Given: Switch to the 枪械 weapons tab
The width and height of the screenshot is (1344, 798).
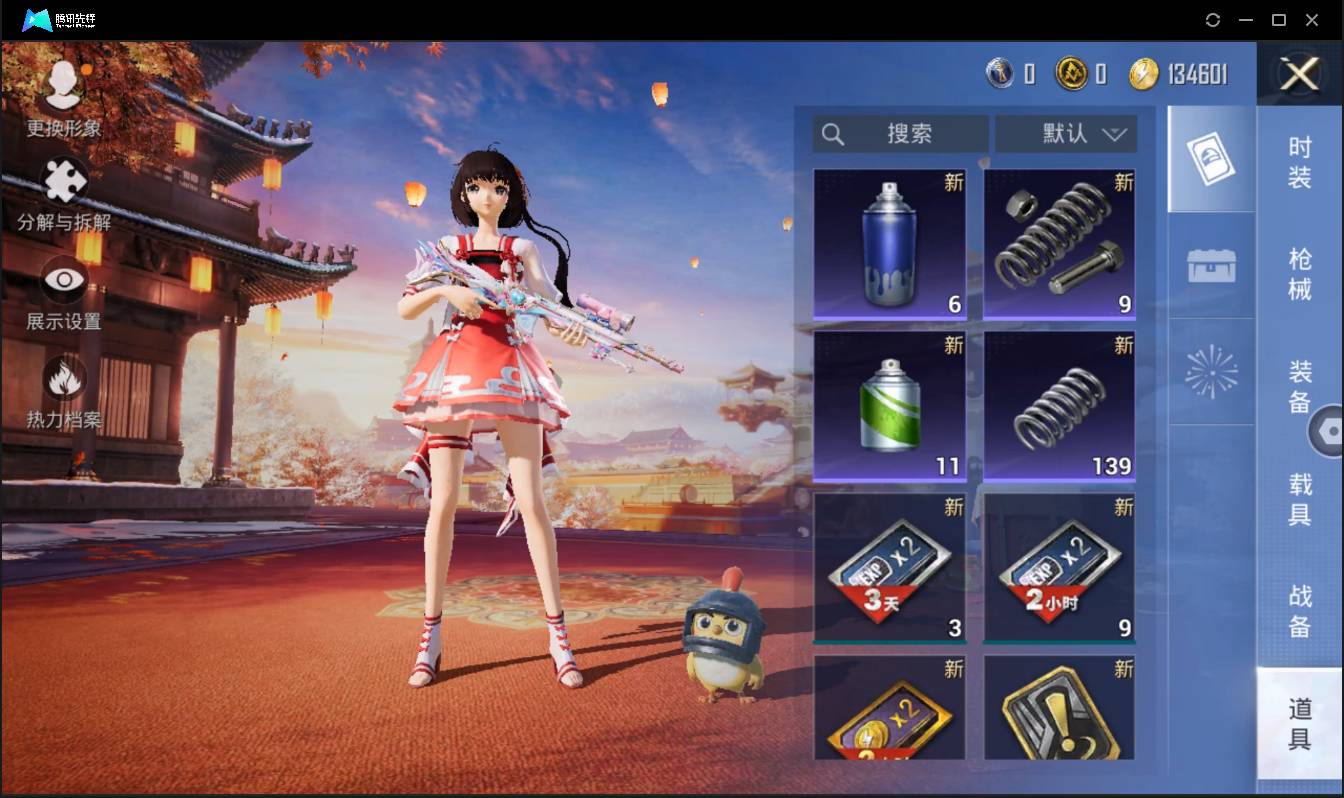Looking at the screenshot, I should point(1302,274).
